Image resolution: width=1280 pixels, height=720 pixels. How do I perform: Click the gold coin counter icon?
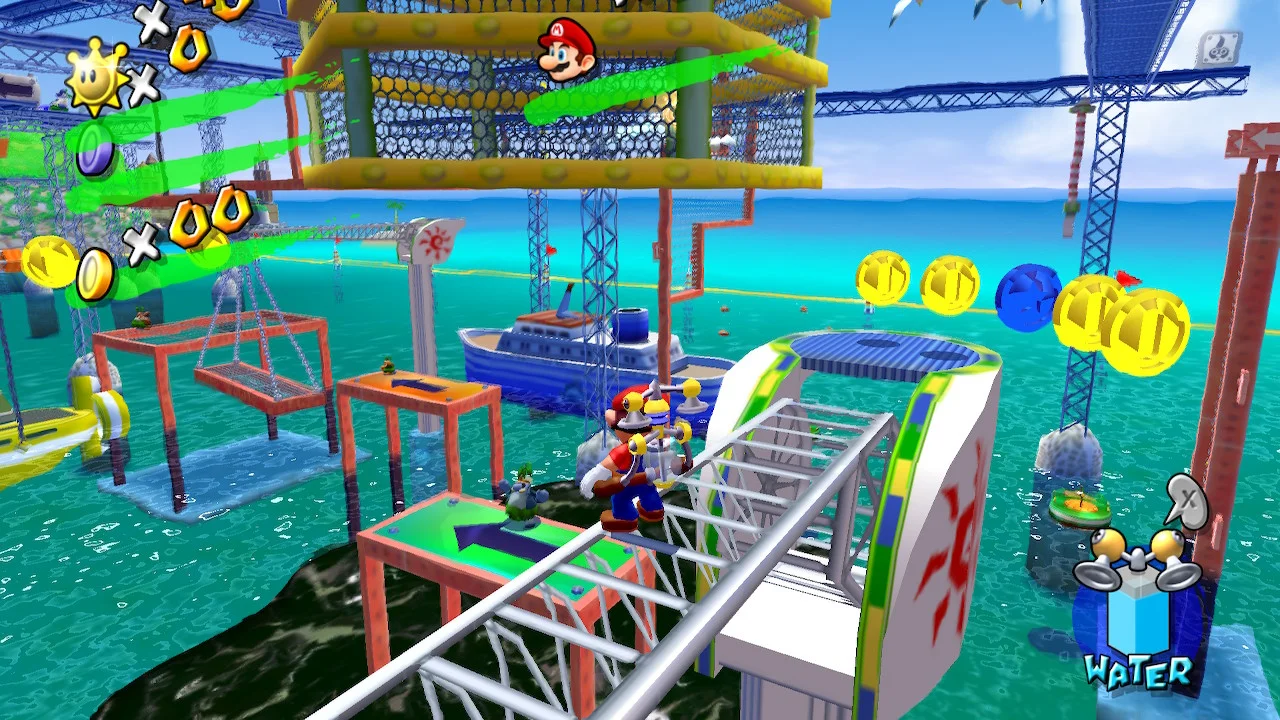(x=96, y=273)
